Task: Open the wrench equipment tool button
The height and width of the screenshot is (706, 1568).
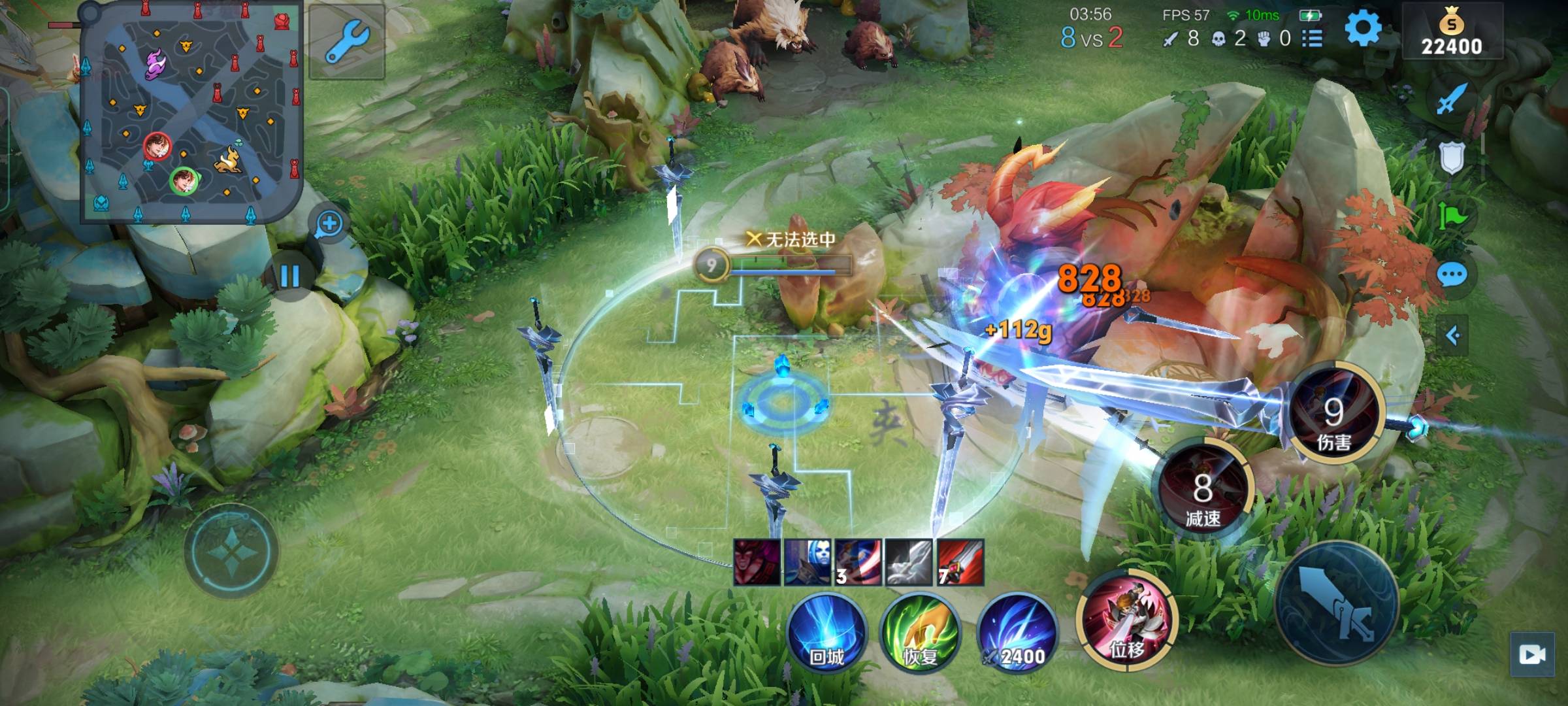Action: (x=347, y=41)
